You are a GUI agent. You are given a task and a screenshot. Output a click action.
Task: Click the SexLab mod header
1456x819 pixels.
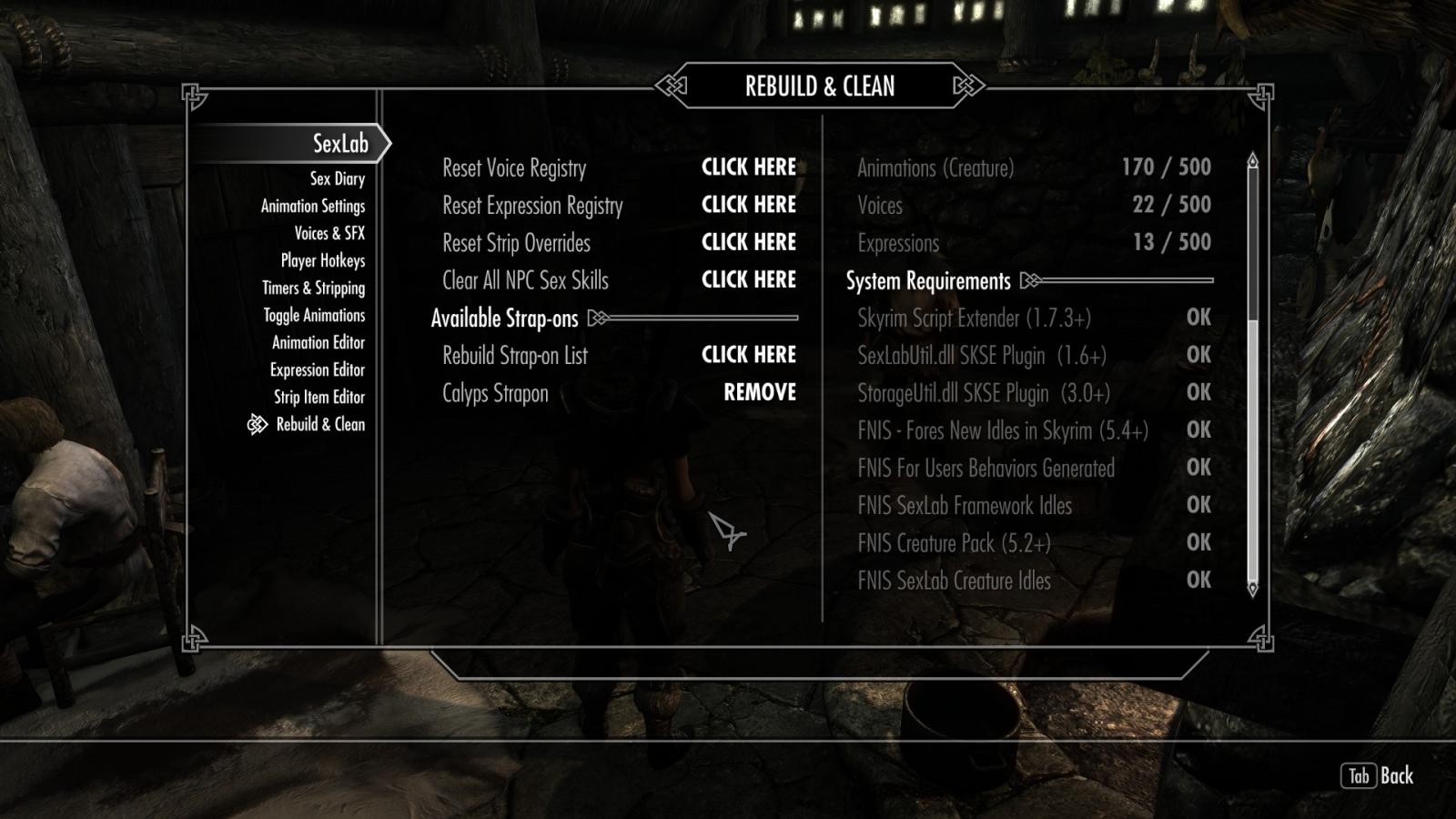[339, 144]
